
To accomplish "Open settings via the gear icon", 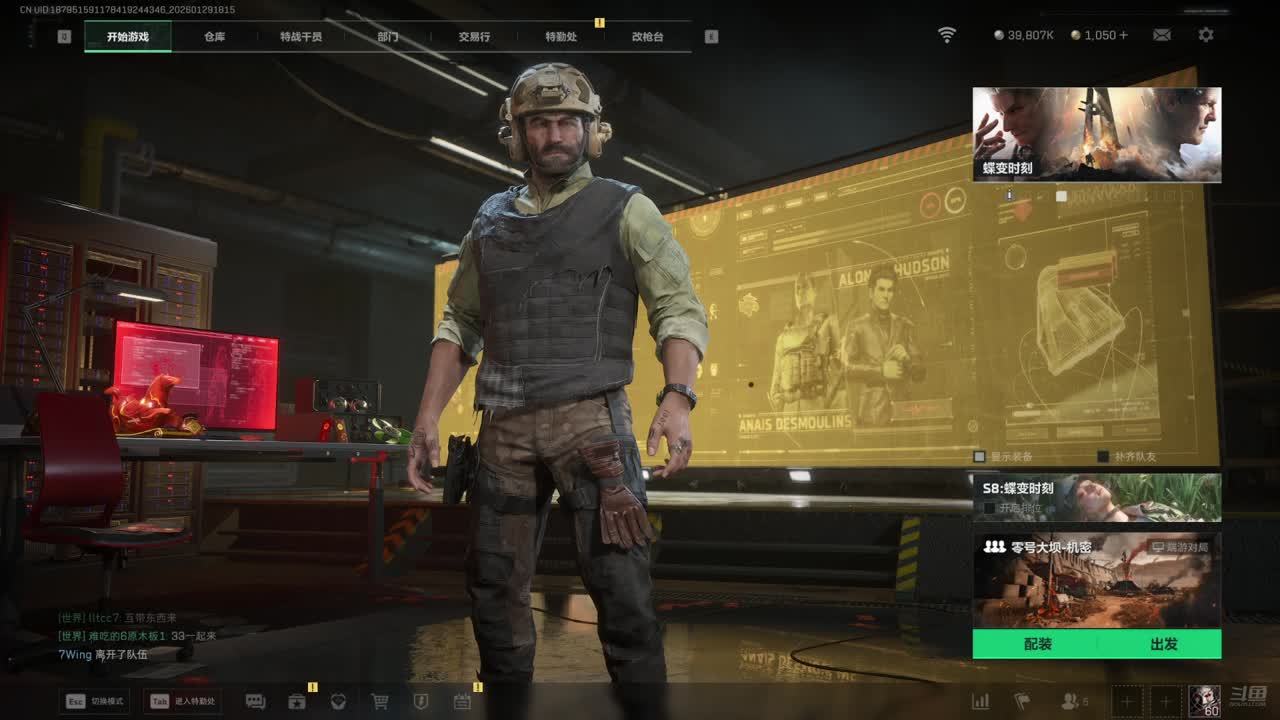I will [1206, 35].
